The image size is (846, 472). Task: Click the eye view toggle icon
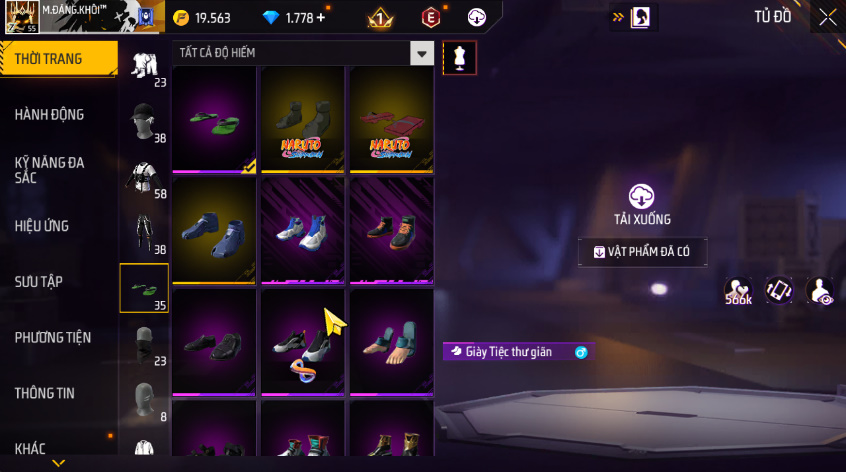click(x=820, y=290)
